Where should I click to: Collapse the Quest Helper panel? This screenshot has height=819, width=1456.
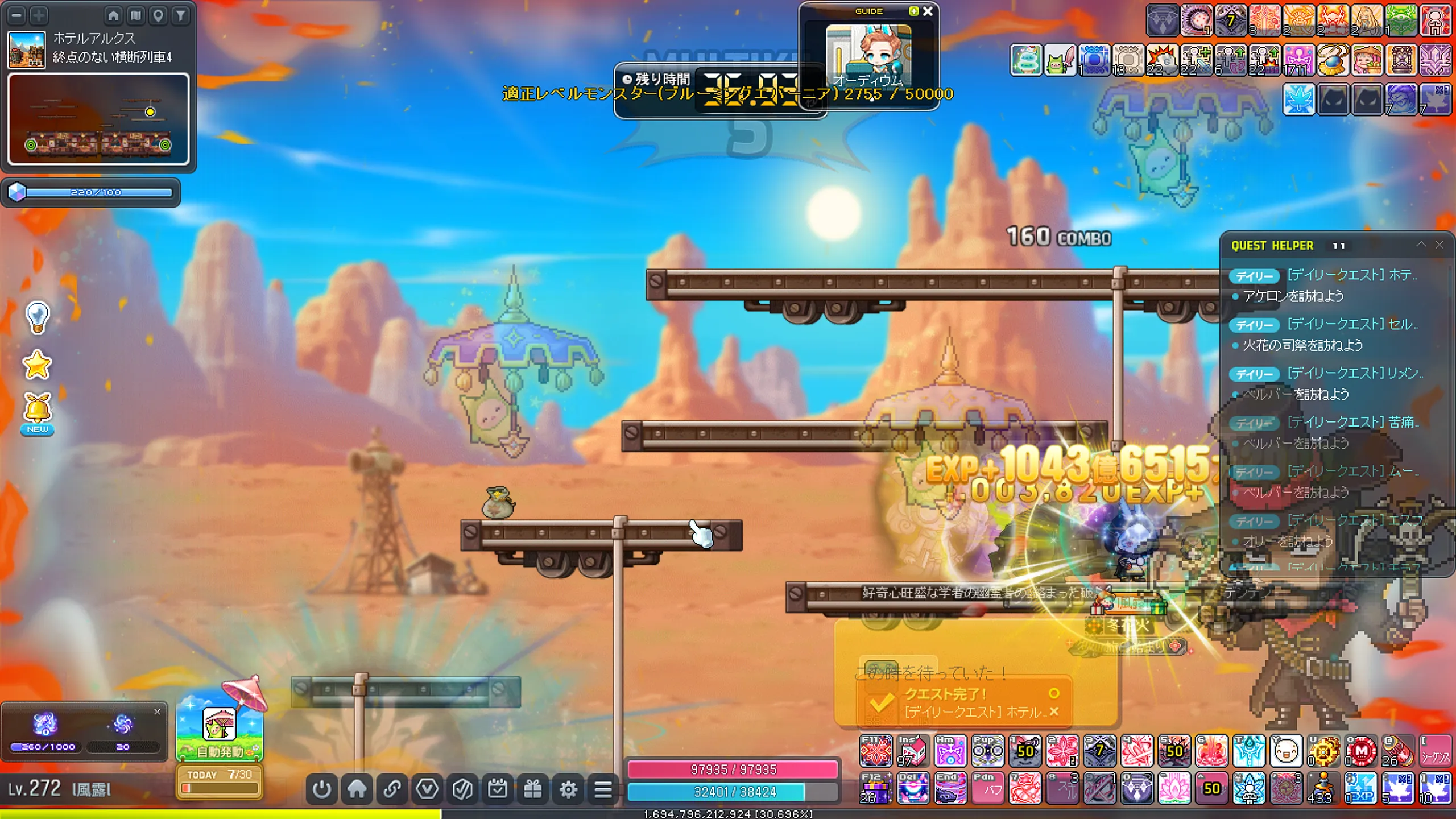click(1421, 245)
